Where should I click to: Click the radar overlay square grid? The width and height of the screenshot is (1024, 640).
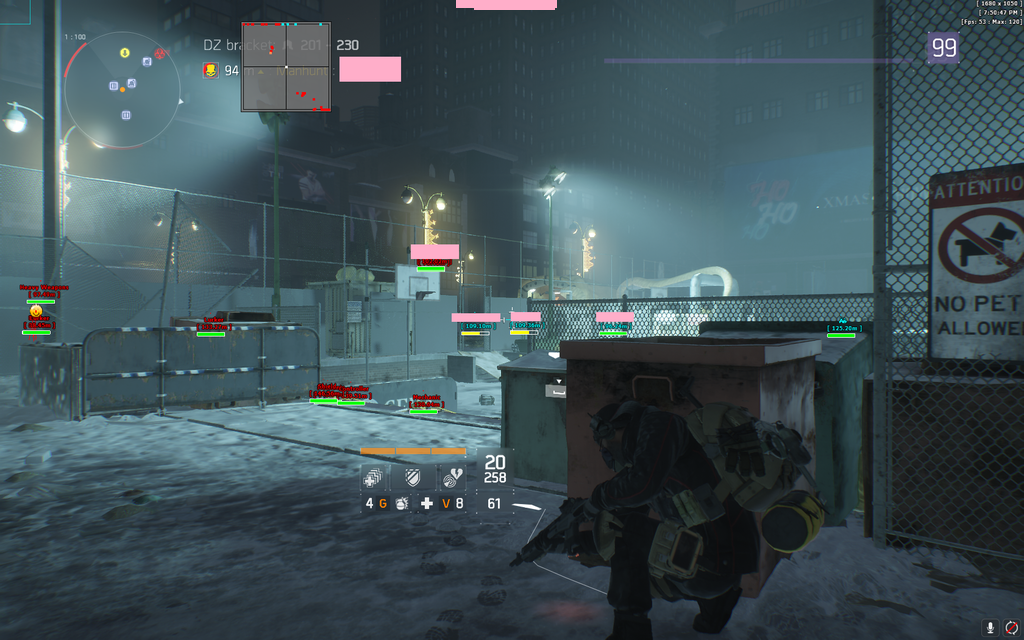click(x=286, y=66)
